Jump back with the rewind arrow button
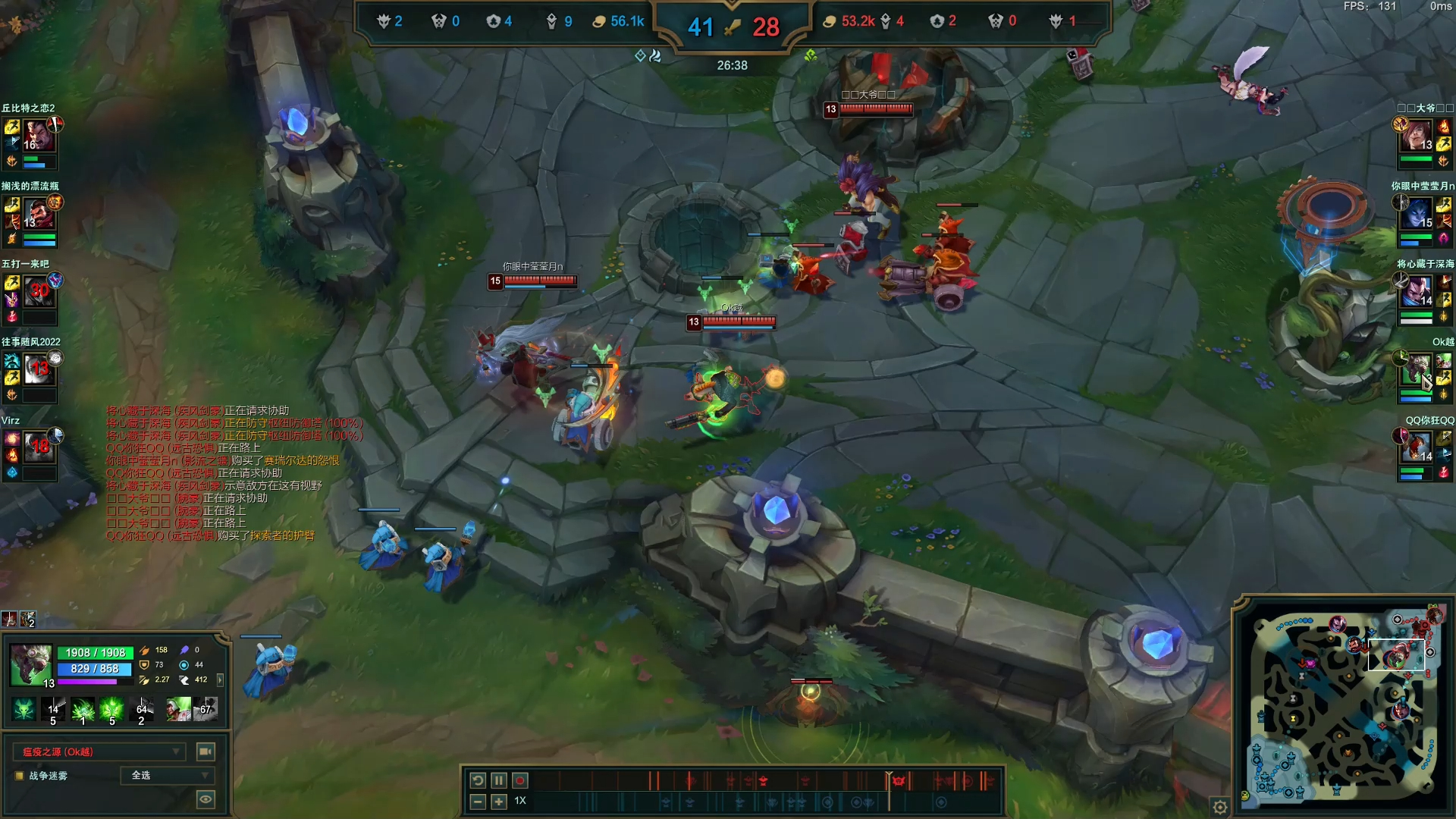 pyautogui.click(x=478, y=780)
